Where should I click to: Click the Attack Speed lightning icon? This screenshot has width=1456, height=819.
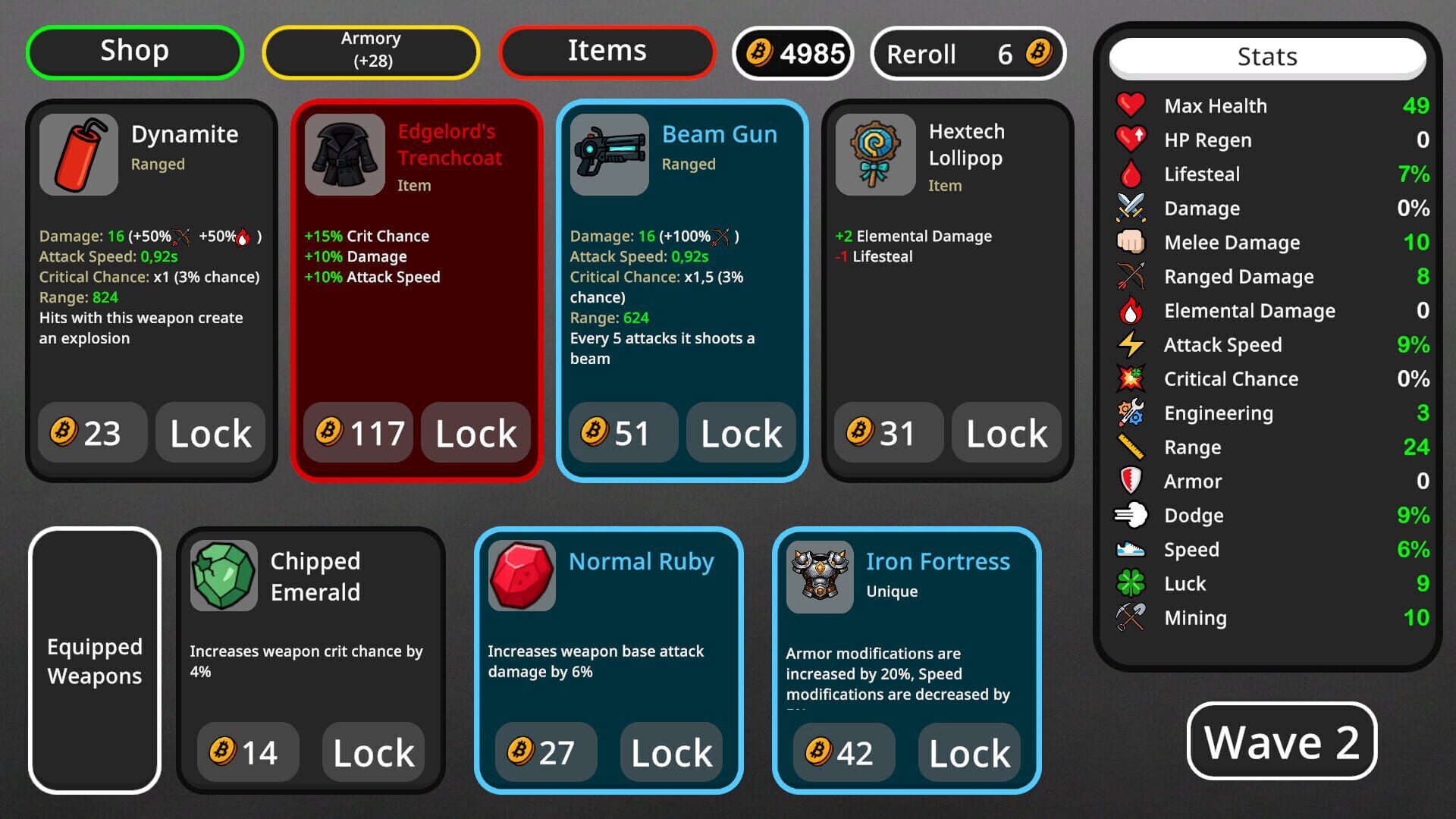1131,344
